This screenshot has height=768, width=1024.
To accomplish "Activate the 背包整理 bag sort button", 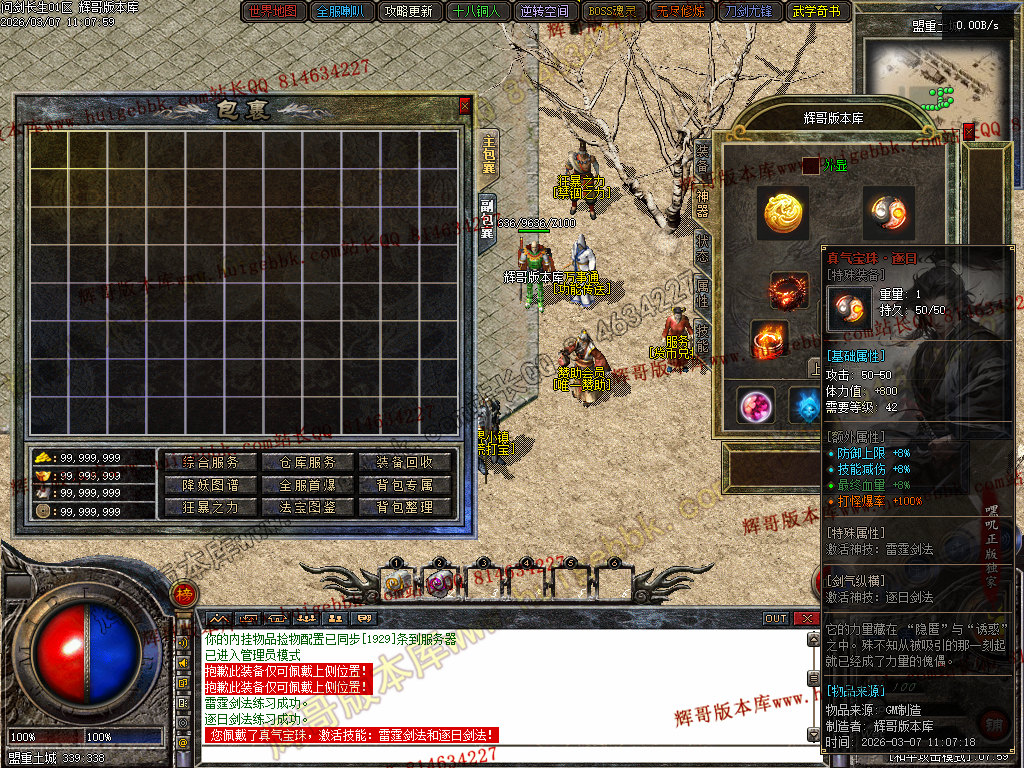I will coord(405,507).
